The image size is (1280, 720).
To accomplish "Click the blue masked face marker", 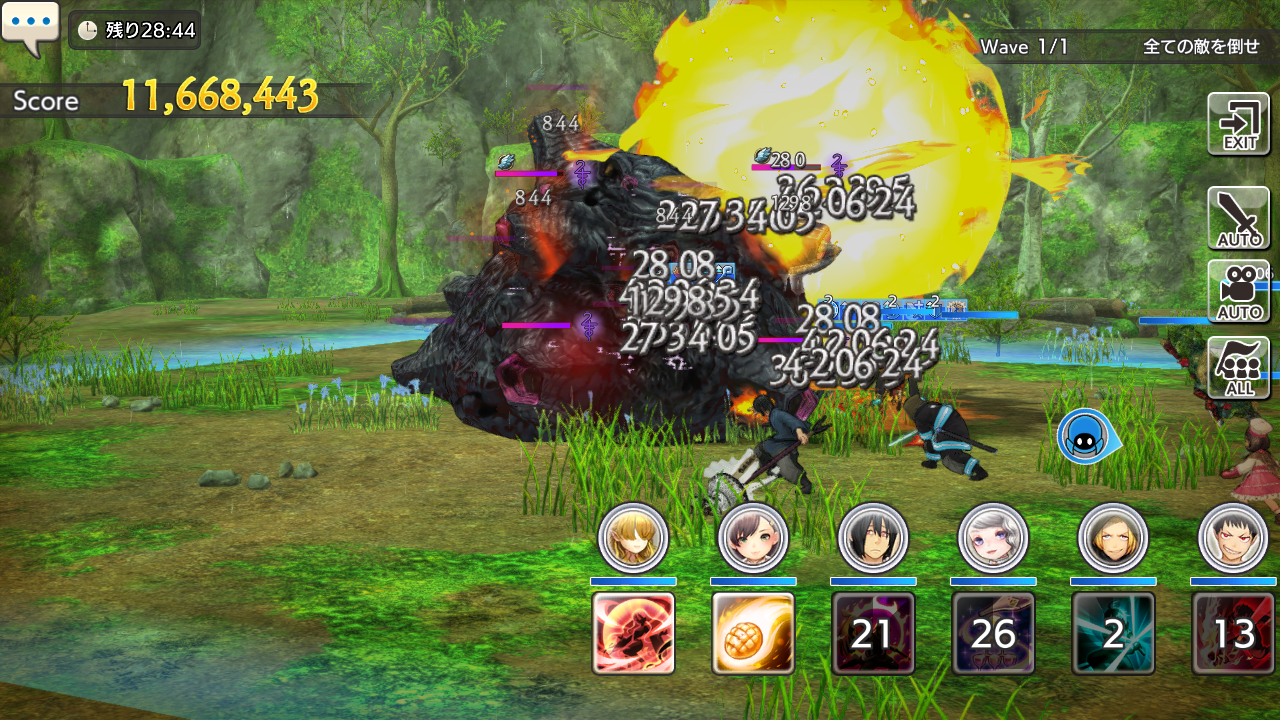I will (1086, 436).
